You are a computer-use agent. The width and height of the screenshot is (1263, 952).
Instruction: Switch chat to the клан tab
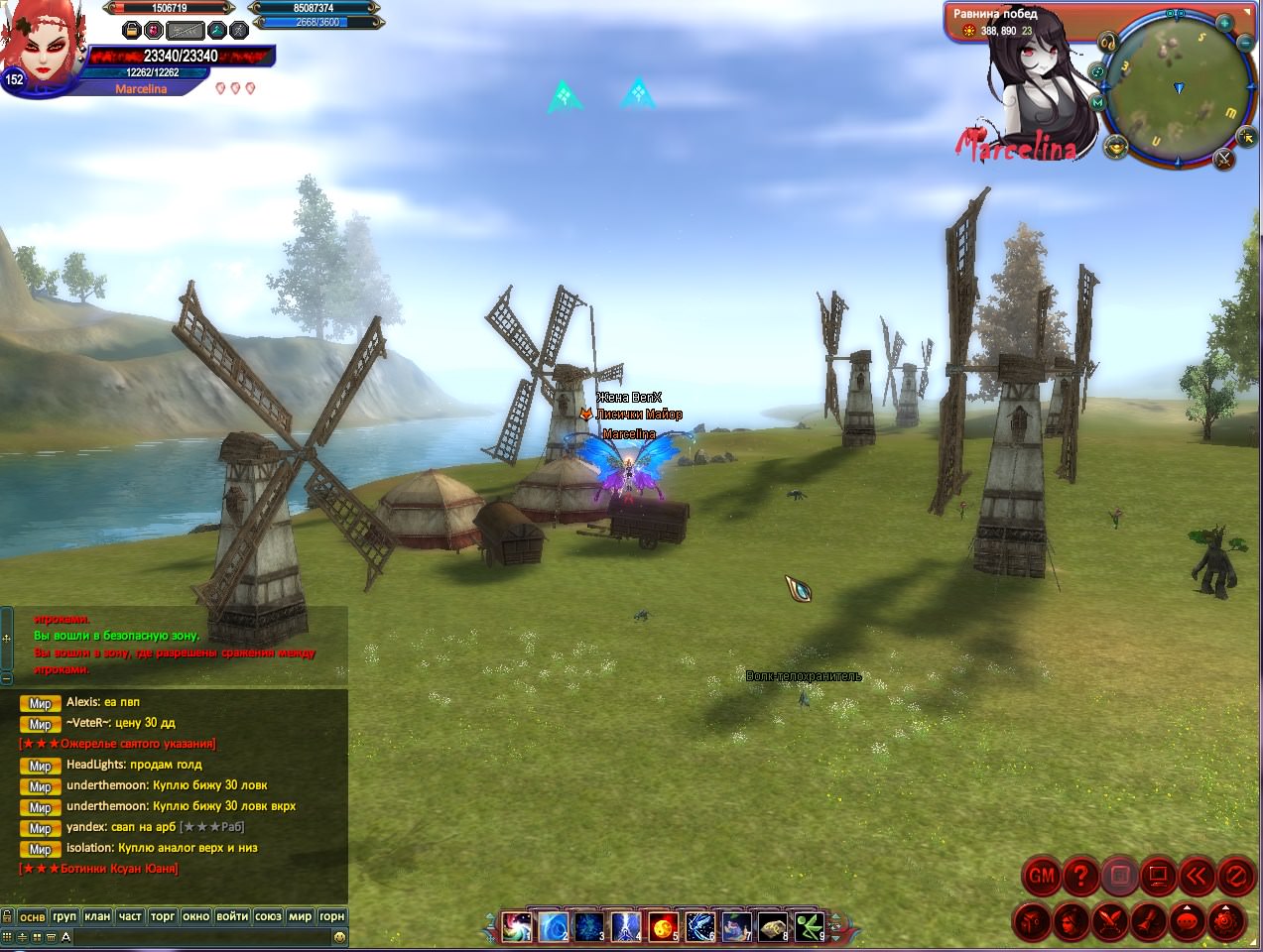97,916
